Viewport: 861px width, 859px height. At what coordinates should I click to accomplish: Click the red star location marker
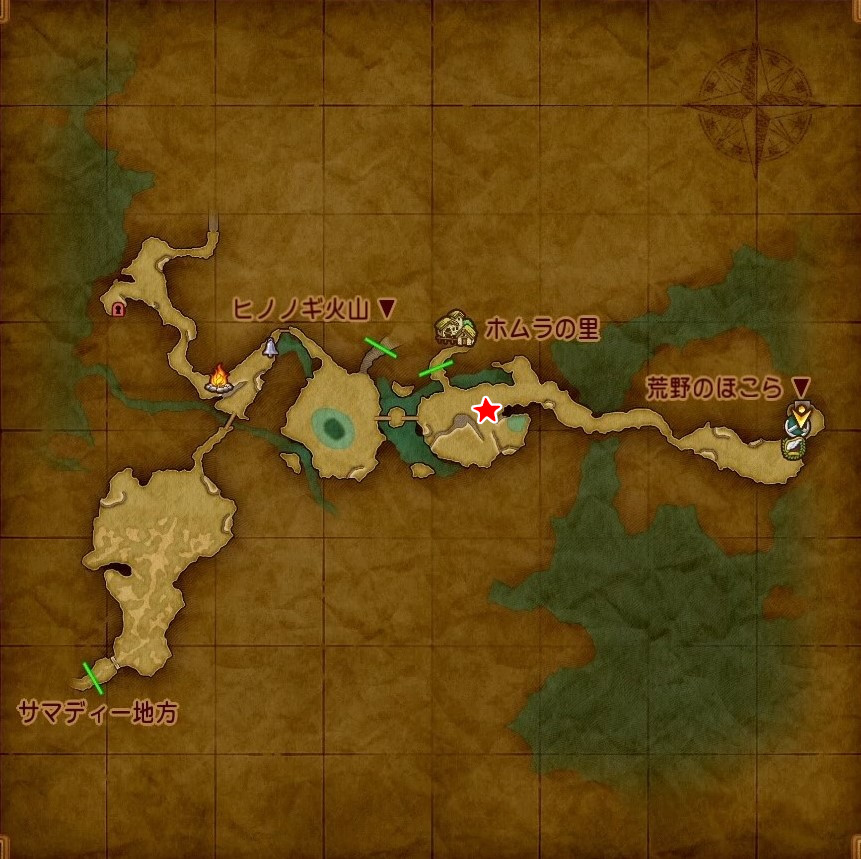tap(486, 410)
